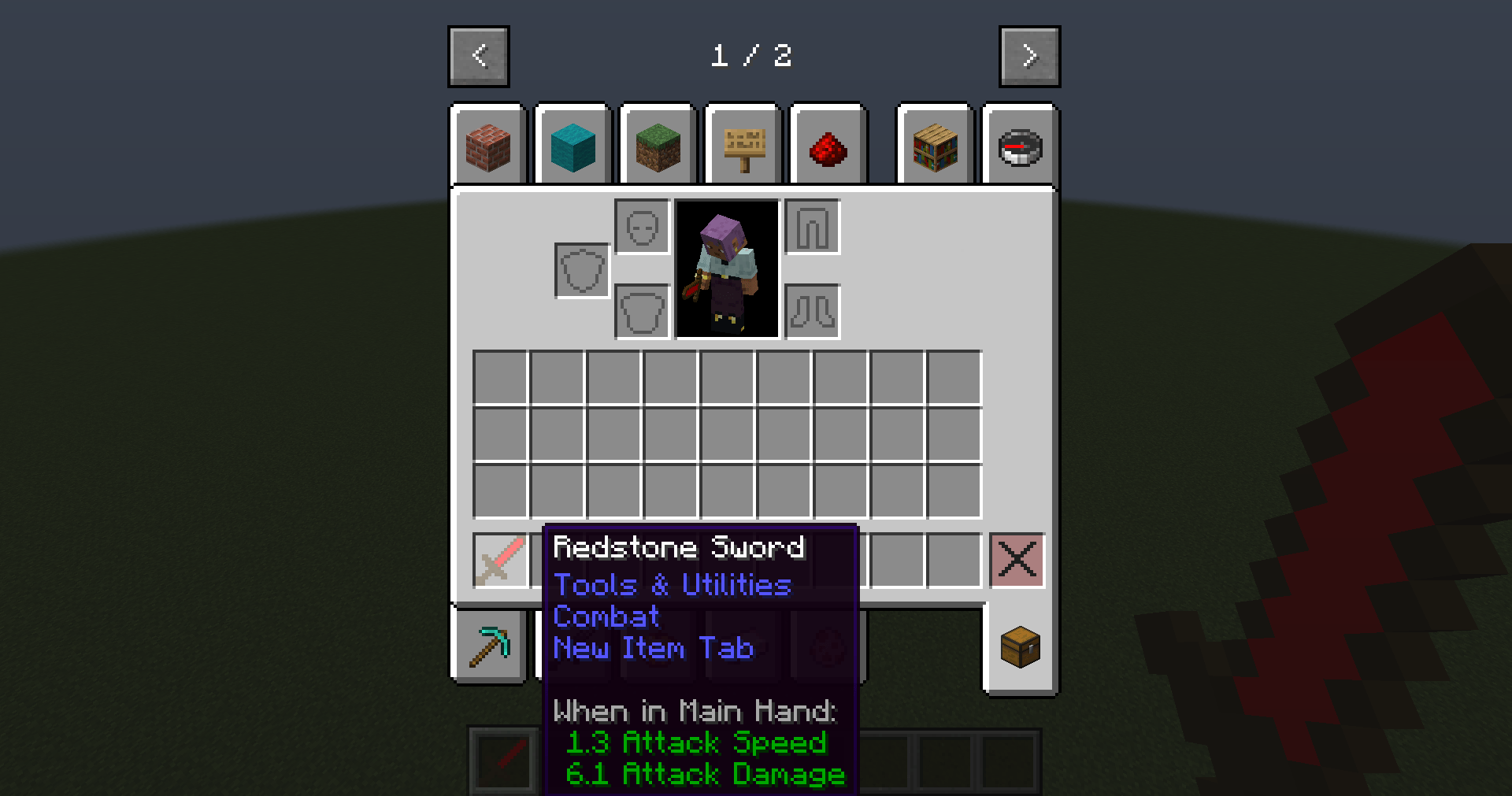Click the right arrow to view page 2
Viewport: 1512px width, 796px height.
(x=1029, y=56)
